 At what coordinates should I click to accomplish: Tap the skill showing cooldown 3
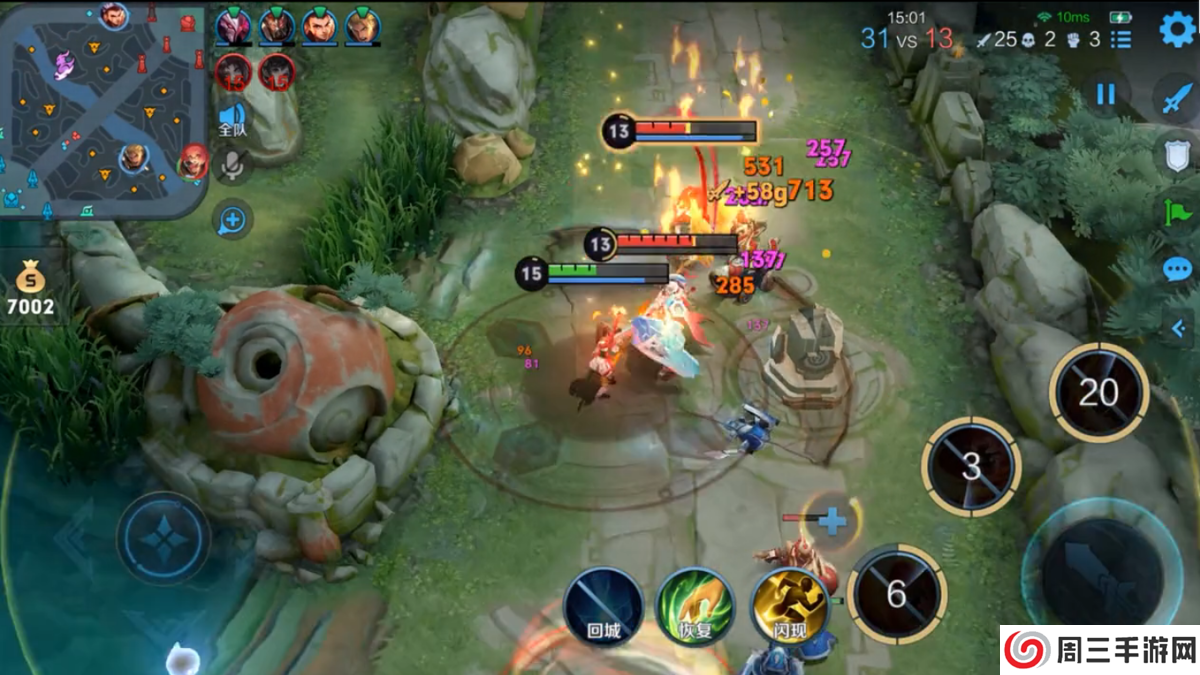(971, 467)
